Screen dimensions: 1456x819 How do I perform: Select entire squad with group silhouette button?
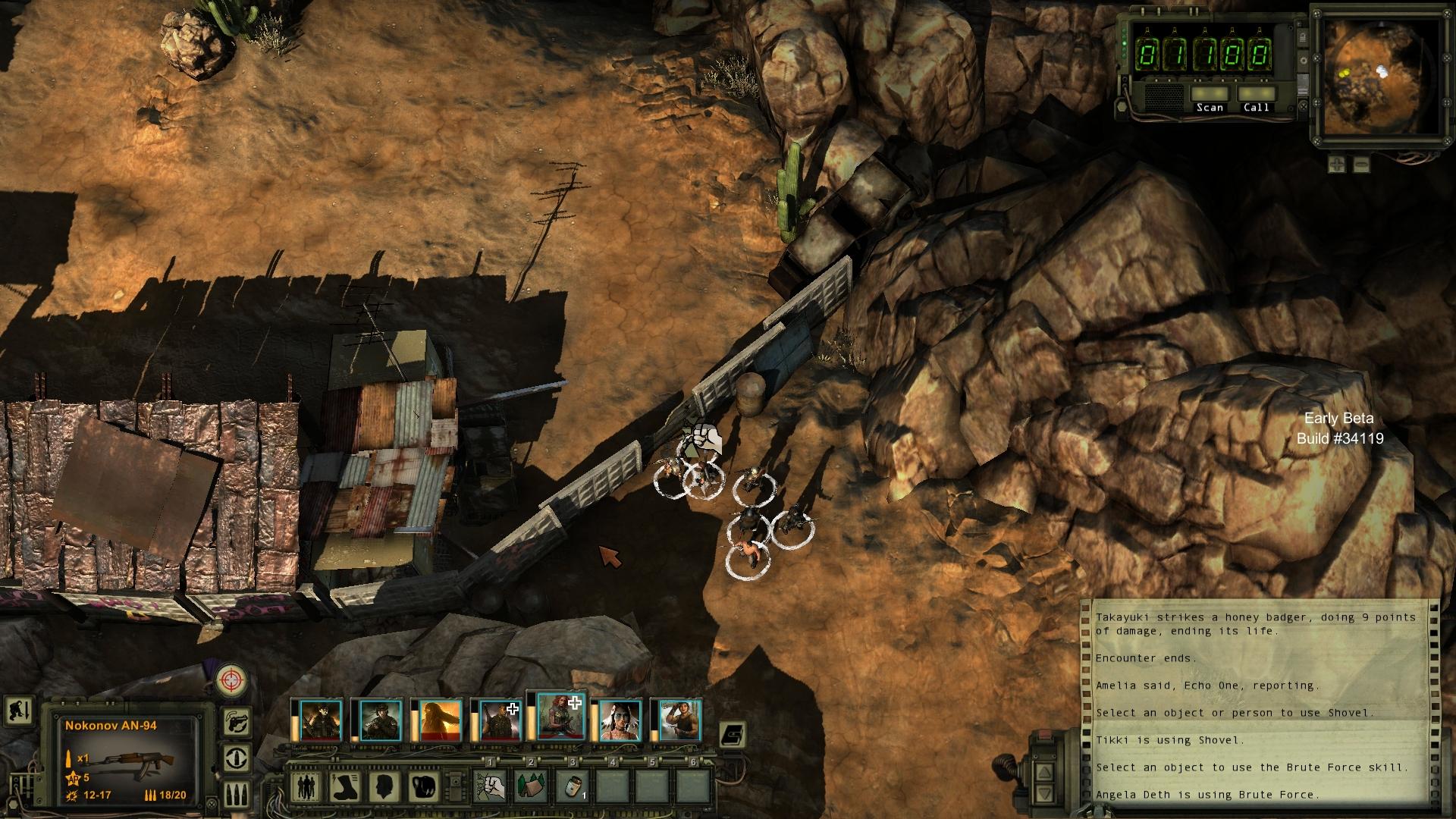click(306, 786)
